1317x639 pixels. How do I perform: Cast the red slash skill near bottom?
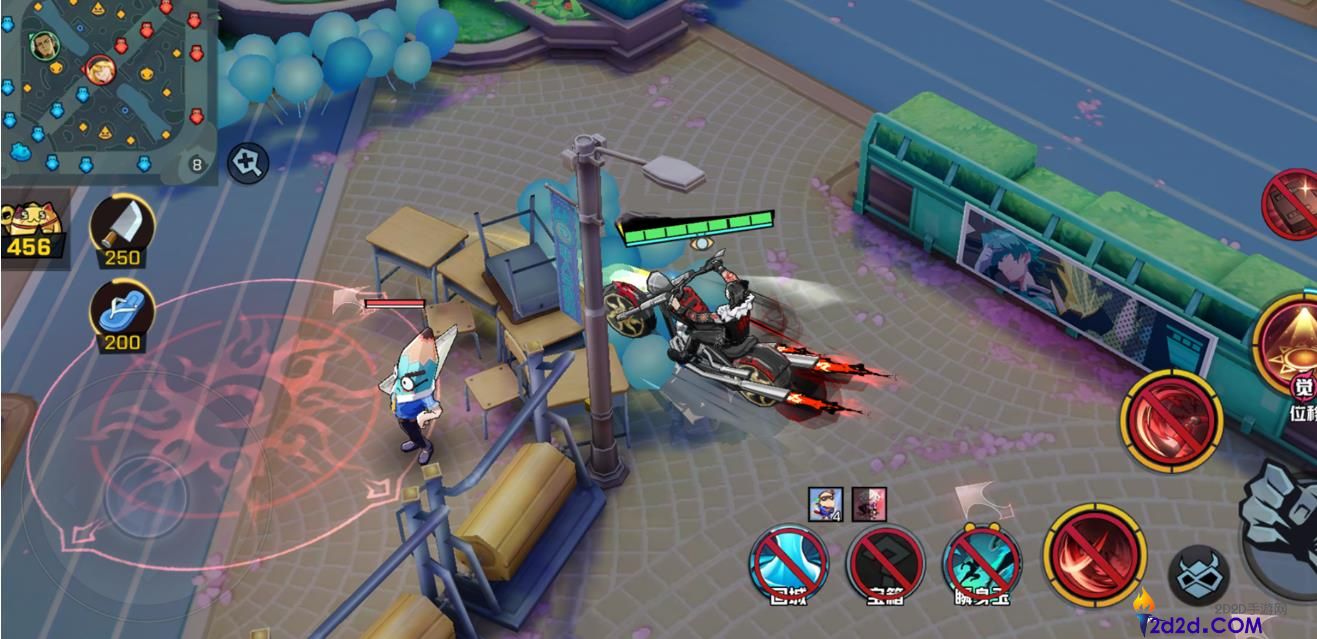pyautogui.click(x=1093, y=554)
